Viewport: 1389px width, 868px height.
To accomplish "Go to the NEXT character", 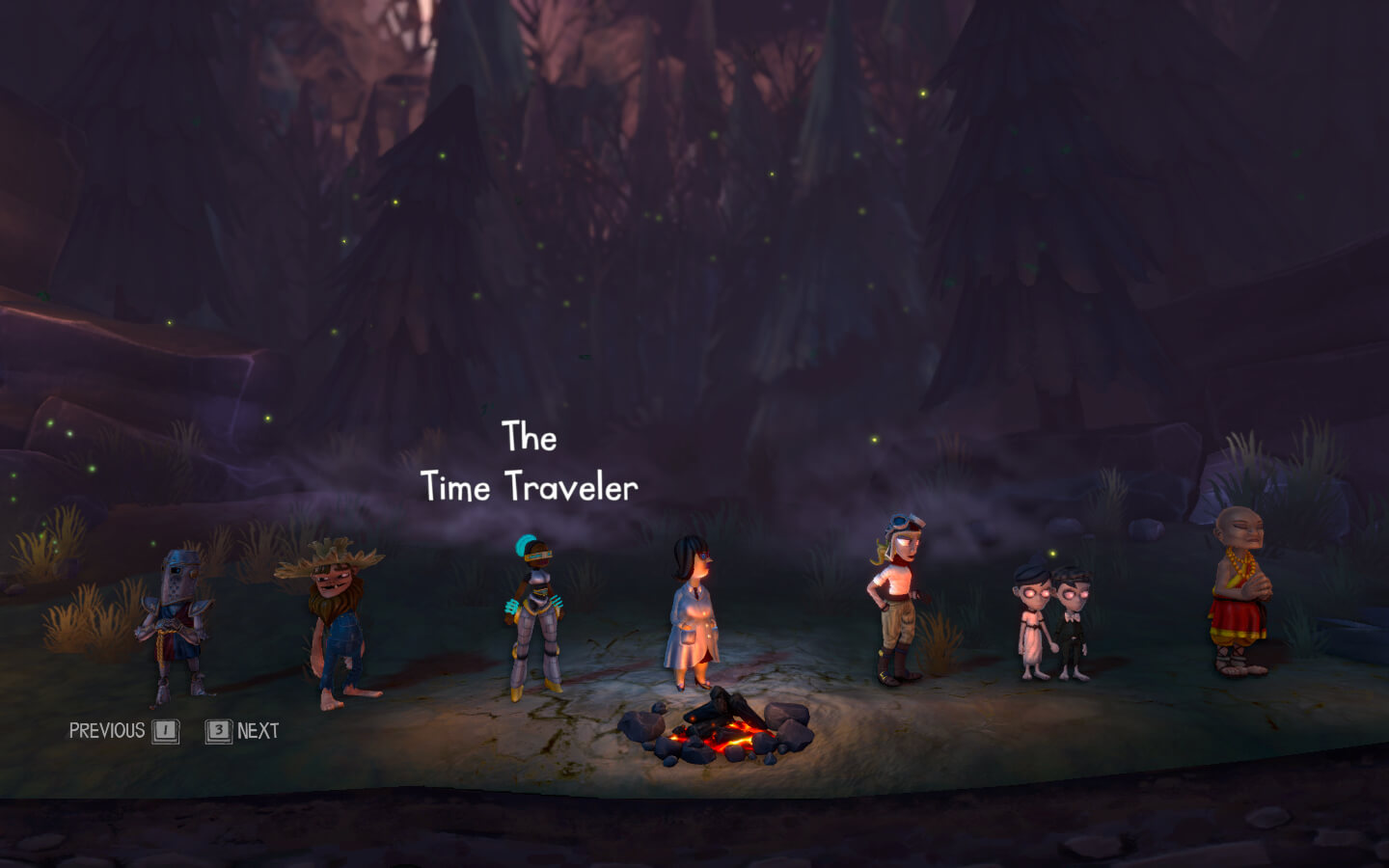I will (258, 731).
